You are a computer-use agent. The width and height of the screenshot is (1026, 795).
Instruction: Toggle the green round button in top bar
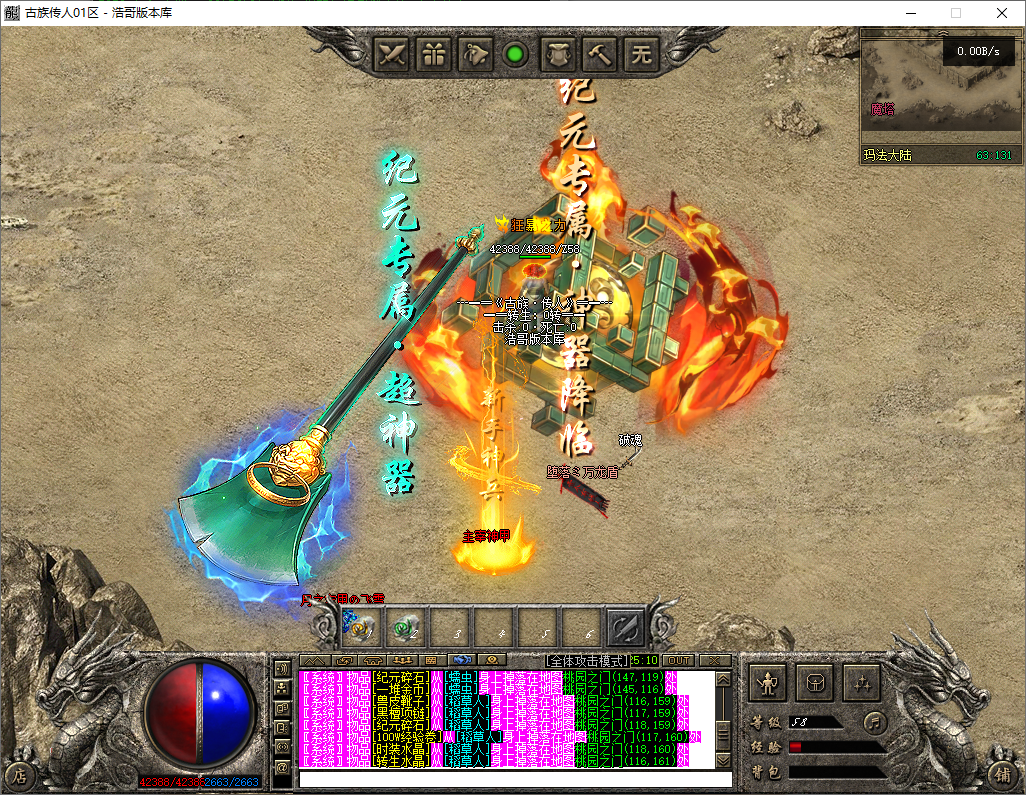click(516, 54)
